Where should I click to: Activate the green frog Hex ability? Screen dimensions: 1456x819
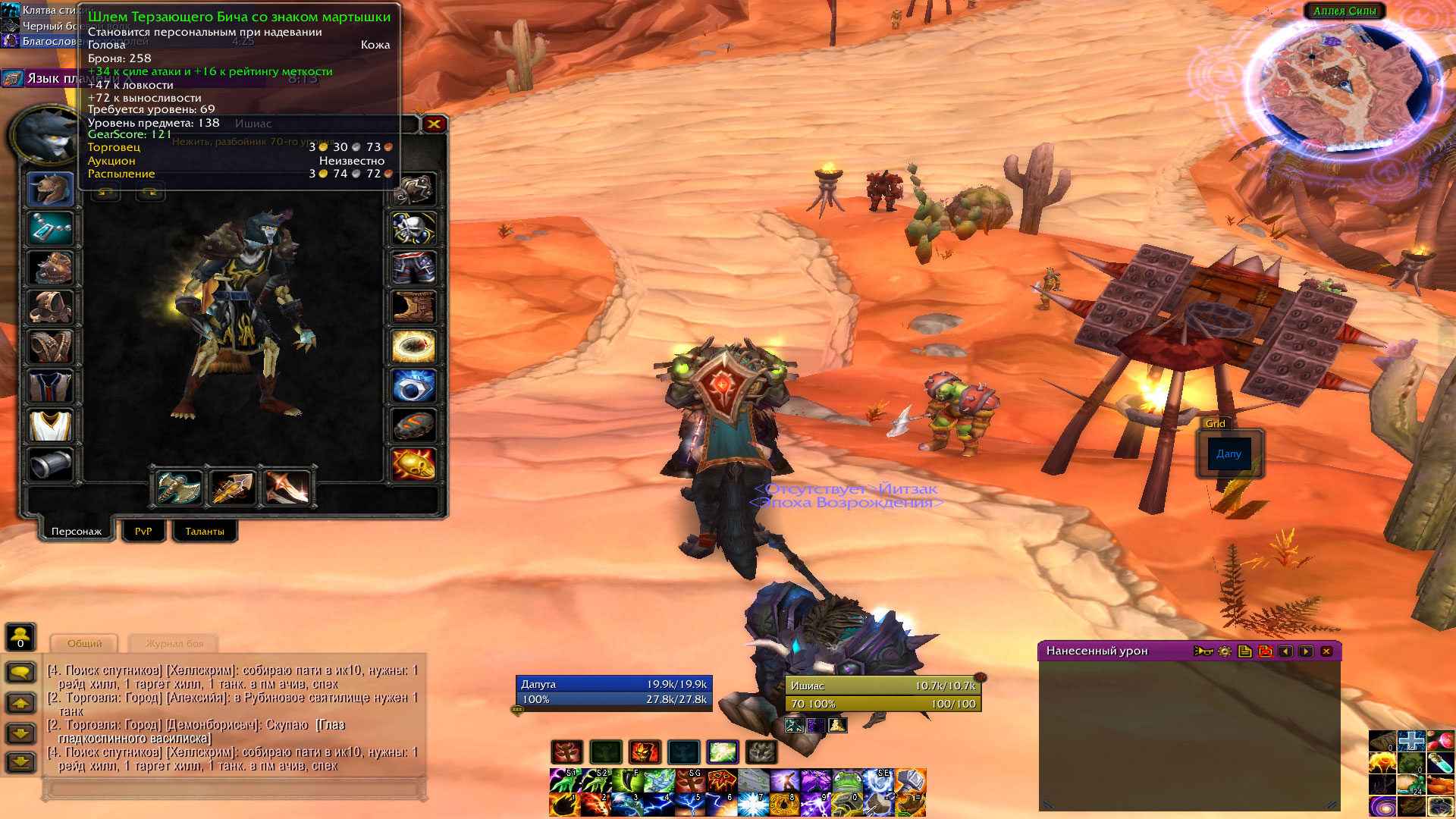coord(847,780)
